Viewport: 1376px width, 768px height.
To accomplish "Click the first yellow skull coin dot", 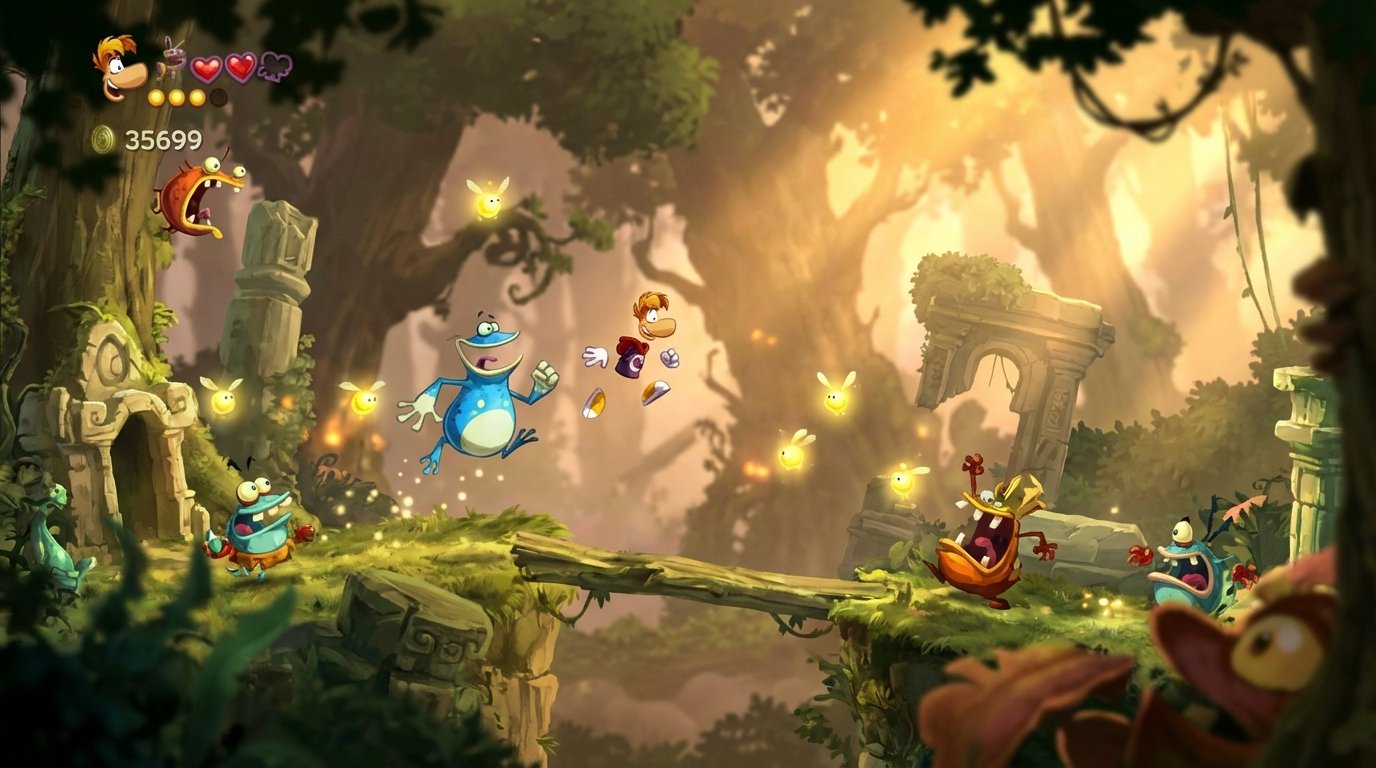I will pos(156,97).
